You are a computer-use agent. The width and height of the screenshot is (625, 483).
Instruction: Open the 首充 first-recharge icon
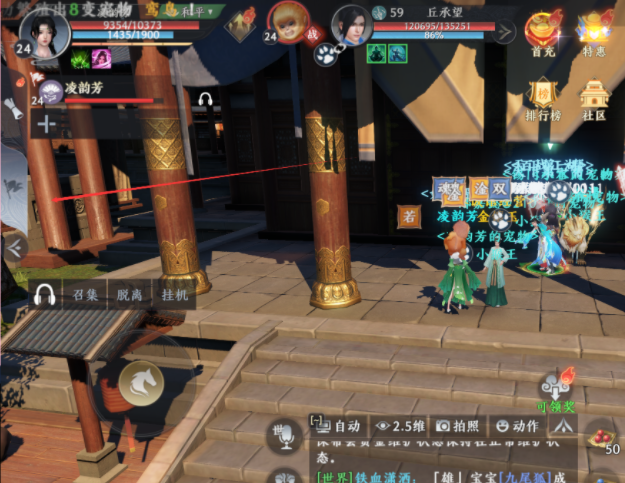tap(543, 34)
